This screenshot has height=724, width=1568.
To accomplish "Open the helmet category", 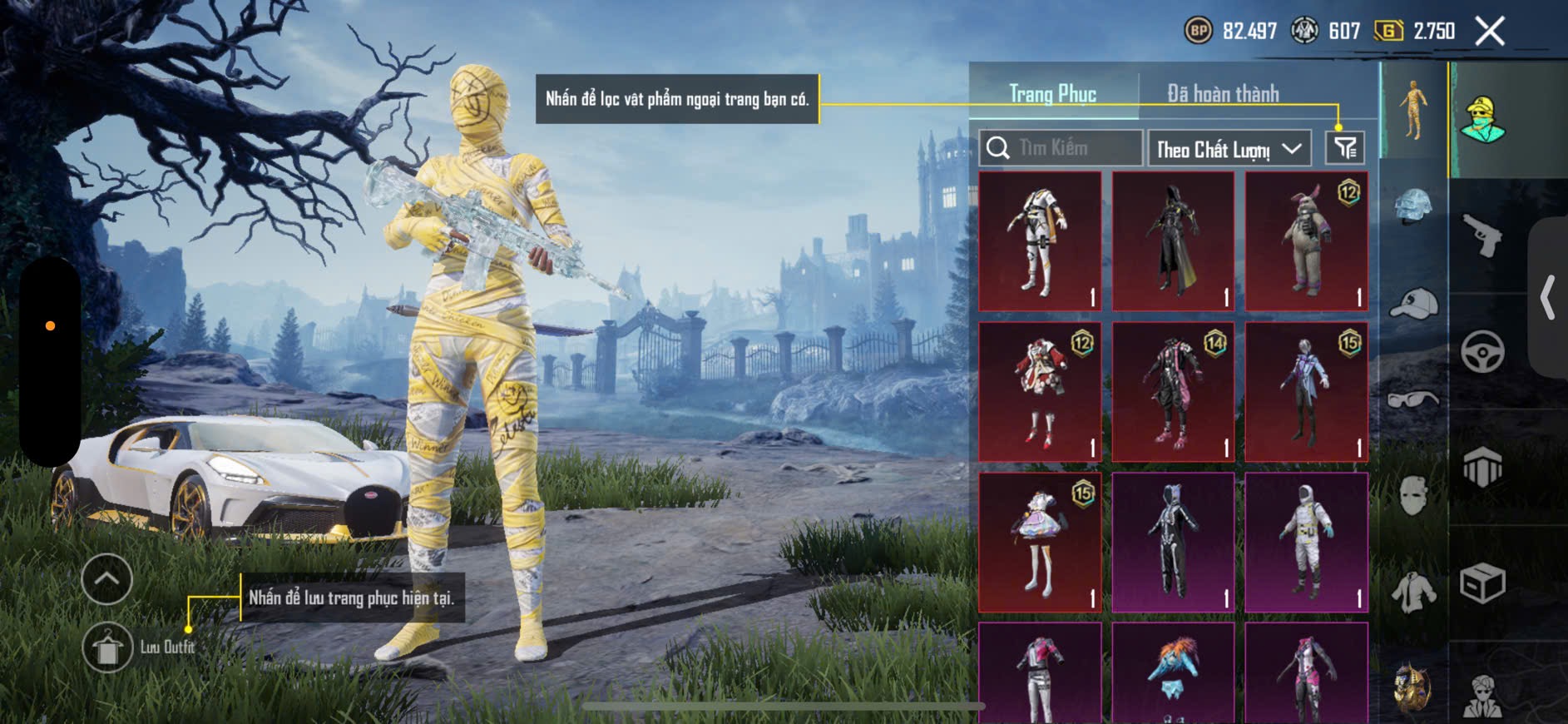I will [1413, 206].
